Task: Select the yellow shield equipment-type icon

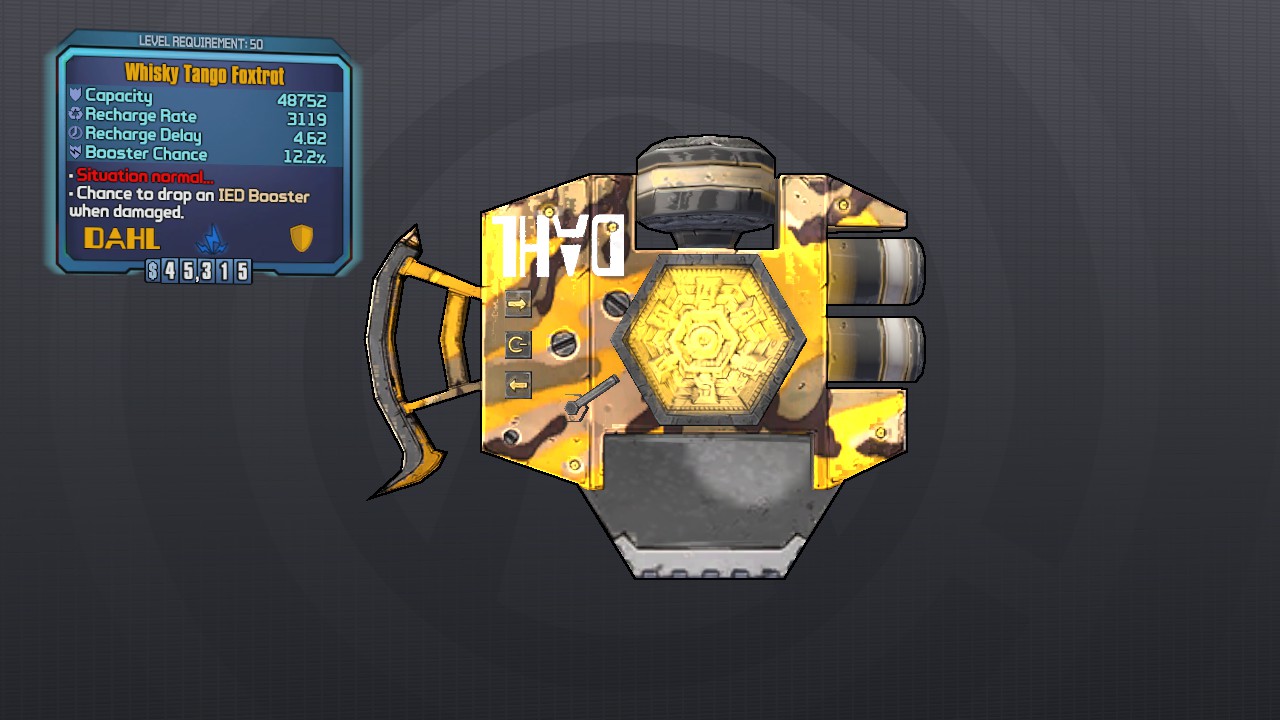Action: coord(302,238)
